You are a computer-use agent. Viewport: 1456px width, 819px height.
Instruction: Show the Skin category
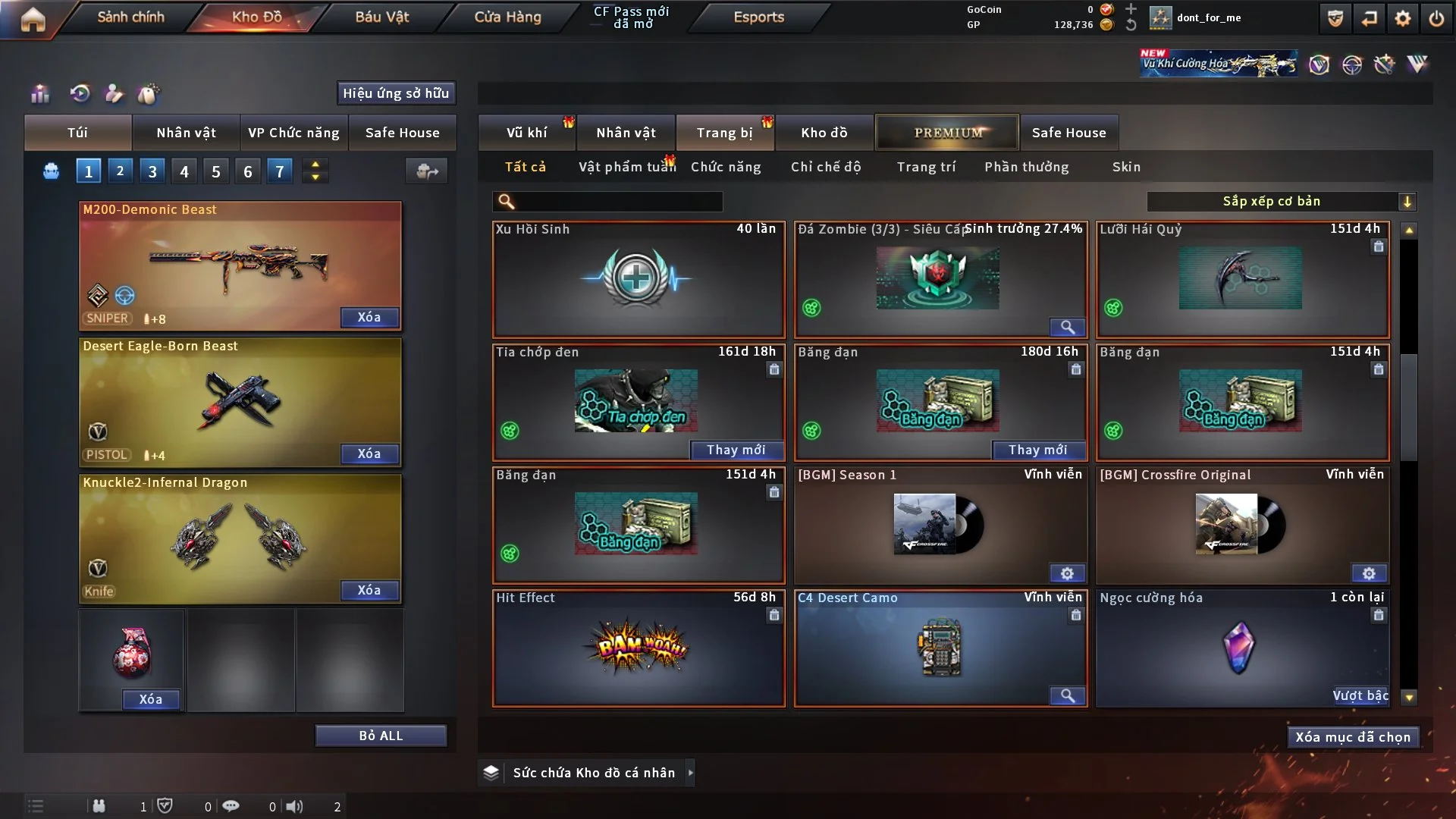[1126, 167]
